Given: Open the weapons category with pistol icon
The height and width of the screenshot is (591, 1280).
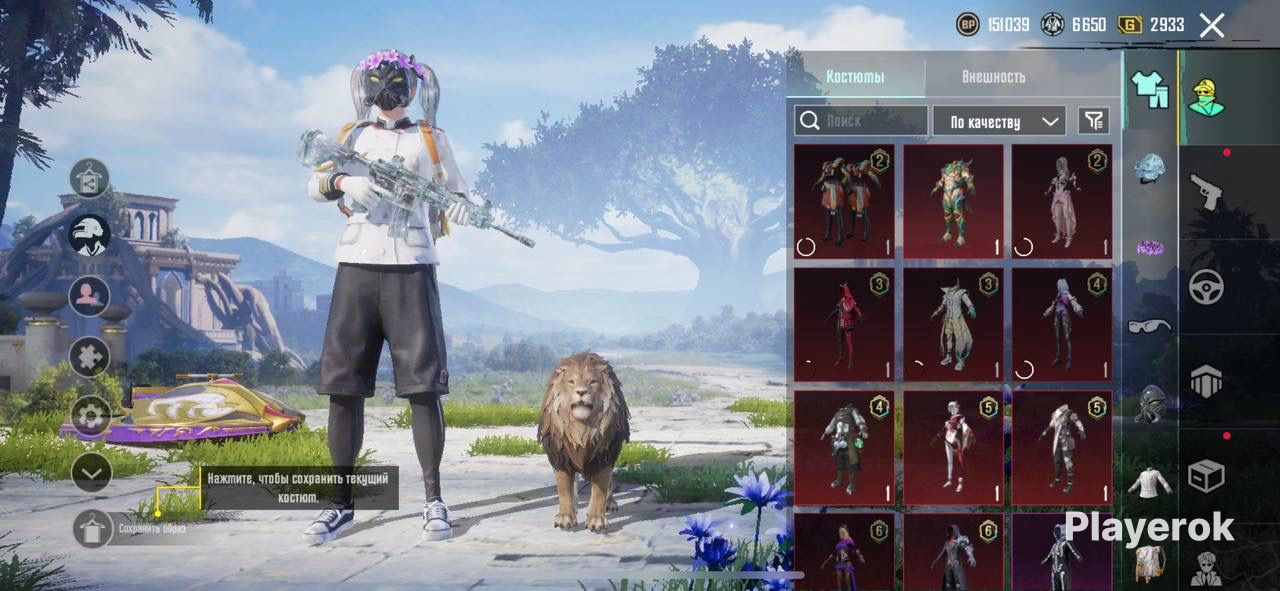Looking at the screenshot, I should click(x=1206, y=190).
